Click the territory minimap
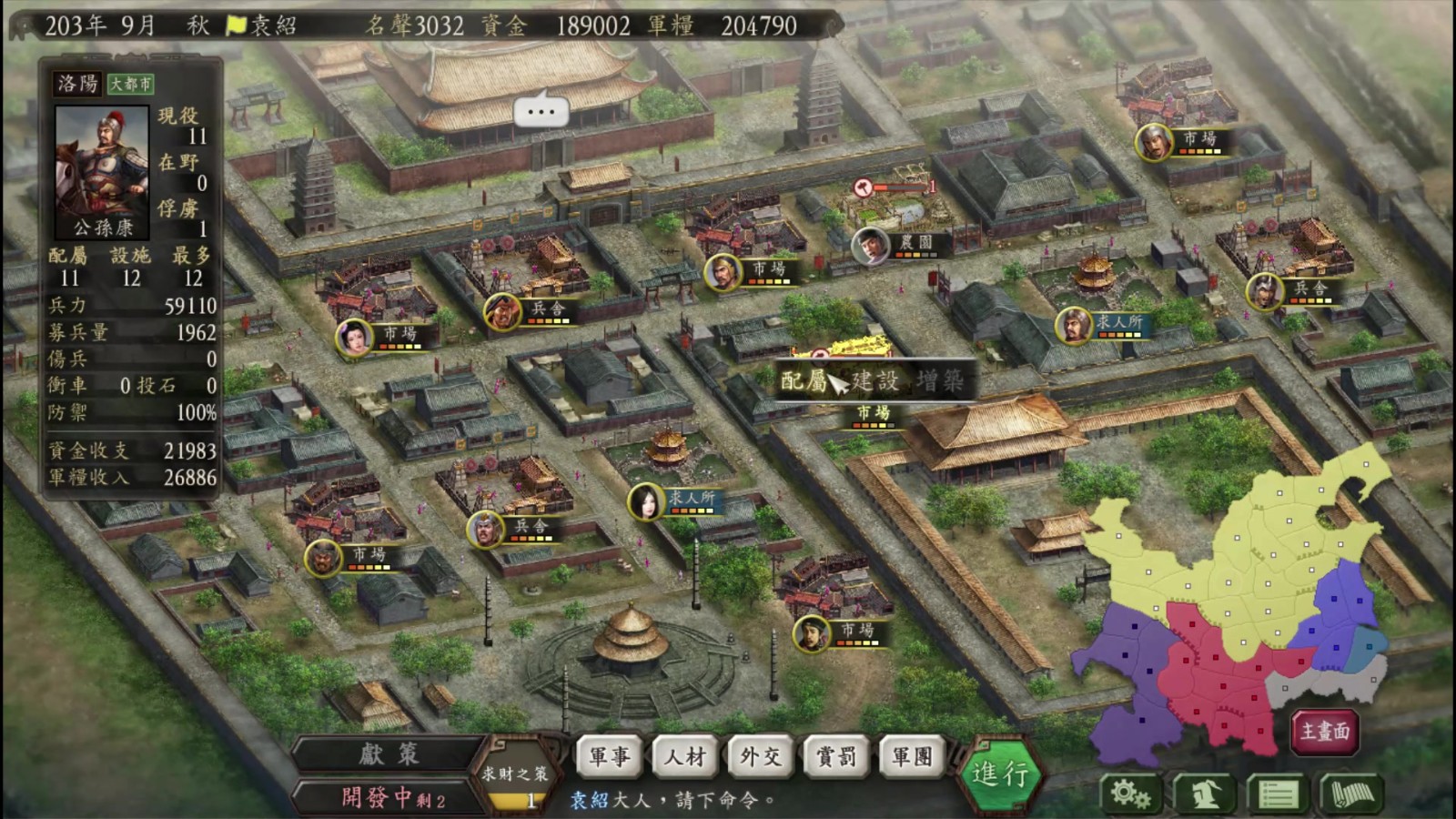The width and height of the screenshot is (1456, 819). point(1238,601)
